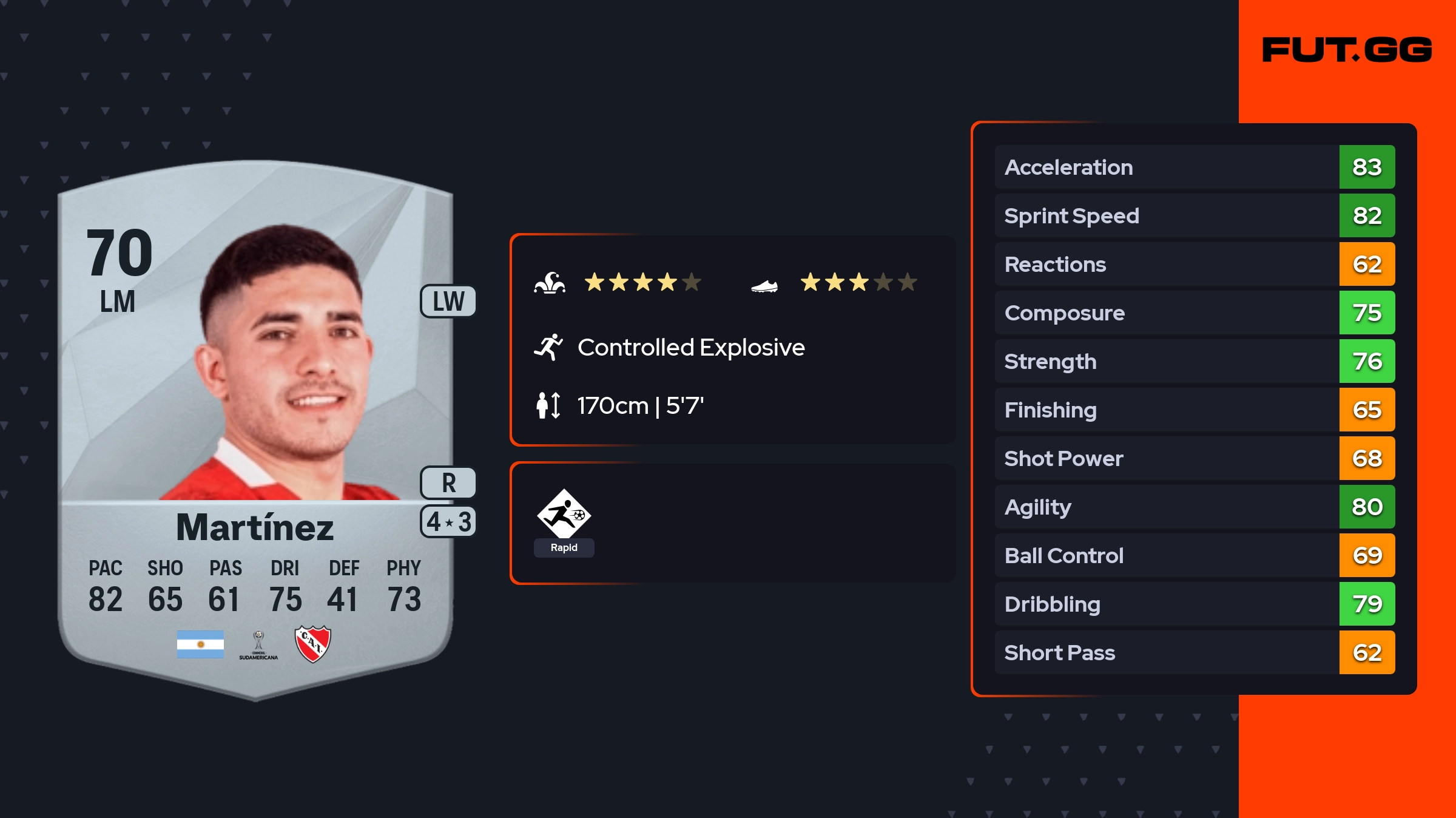Image resolution: width=1456 pixels, height=818 pixels.
Task: Click the Argentina flag on the card
Action: pos(200,644)
